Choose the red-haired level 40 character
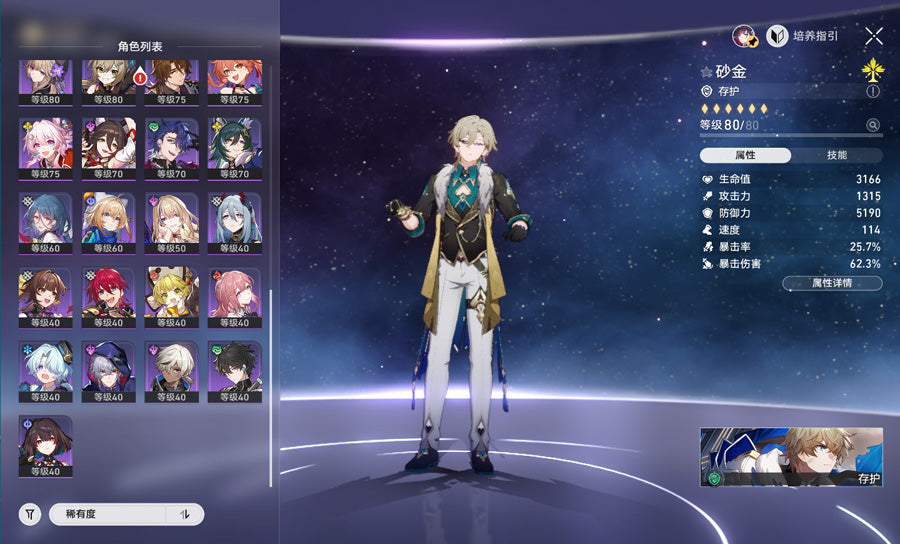Image resolution: width=900 pixels, height=544 pixels. pyautogui.click(x=108, y=297)
